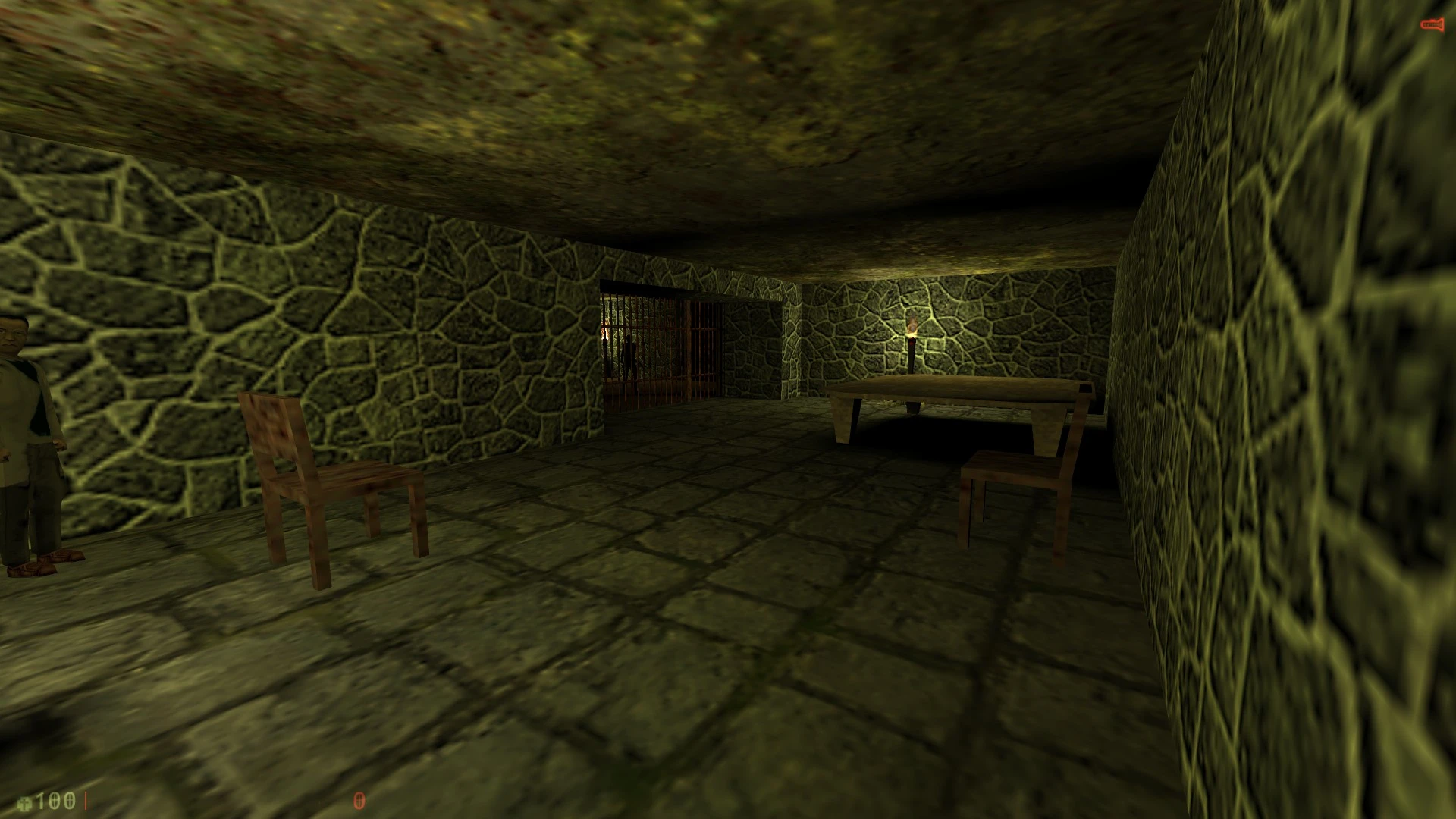
Task: Toggle the flashlight HUD icon
Action: (x=1431, y=26)
